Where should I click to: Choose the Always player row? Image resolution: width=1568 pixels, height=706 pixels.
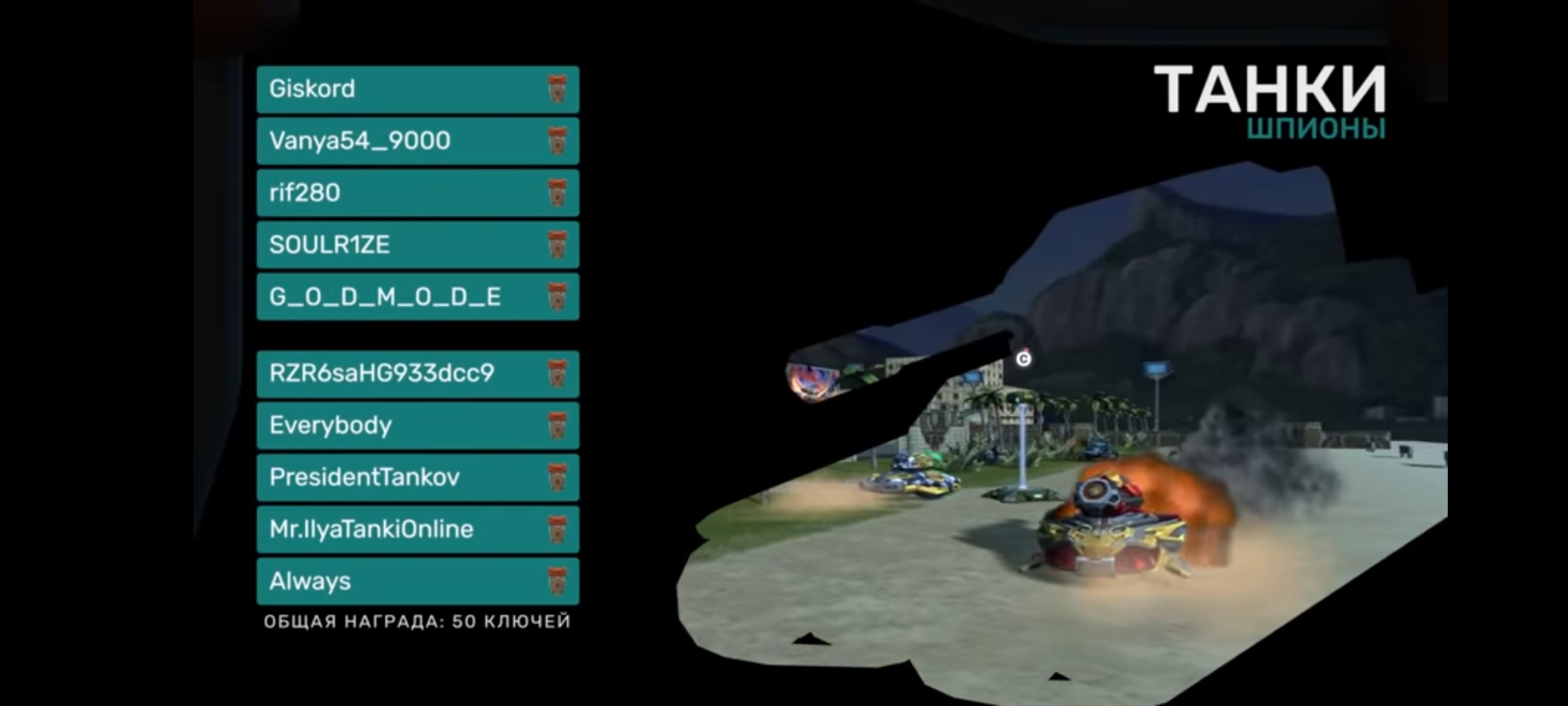(417, 581)
